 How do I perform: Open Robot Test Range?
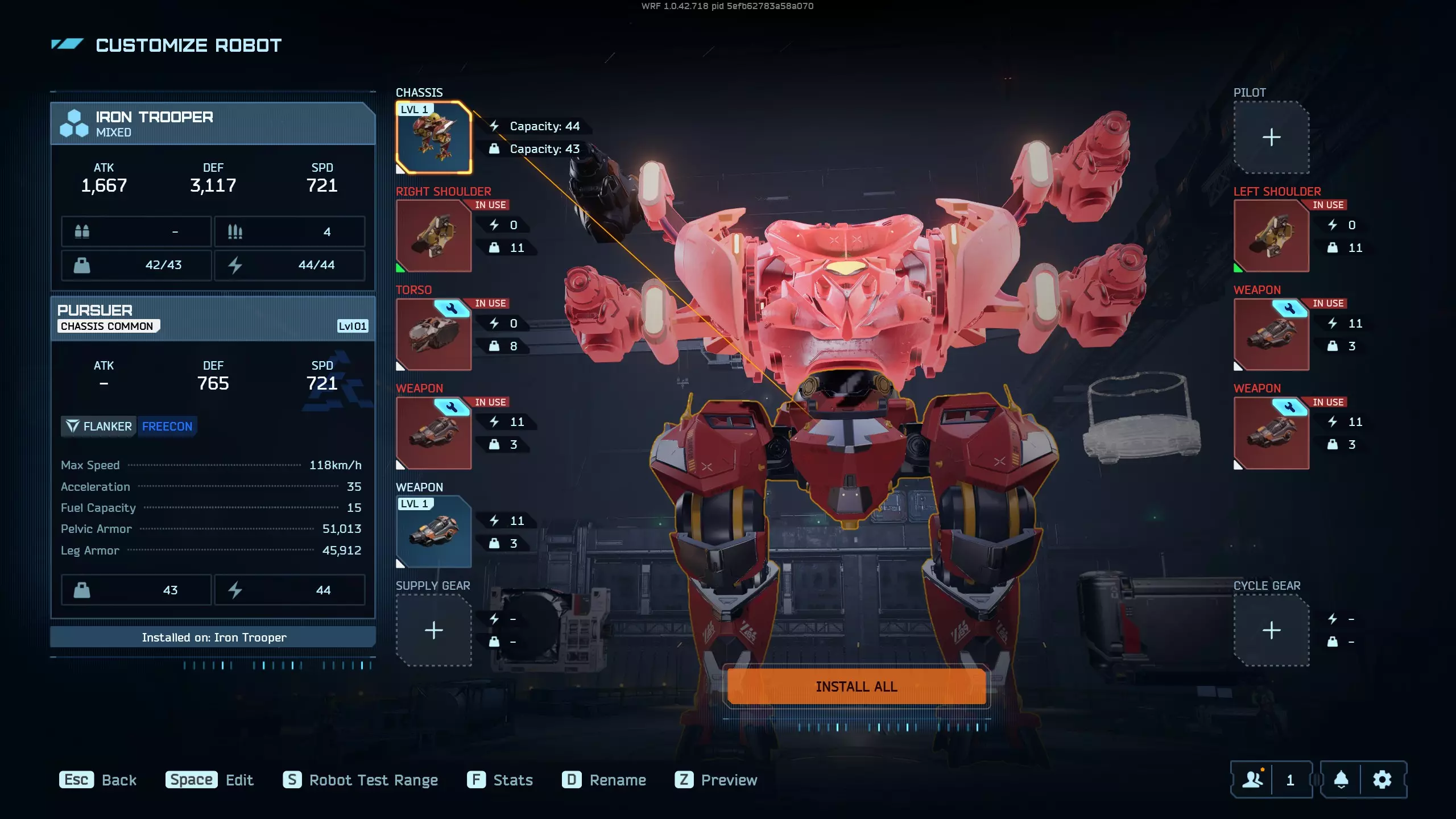tap(361, 780)
